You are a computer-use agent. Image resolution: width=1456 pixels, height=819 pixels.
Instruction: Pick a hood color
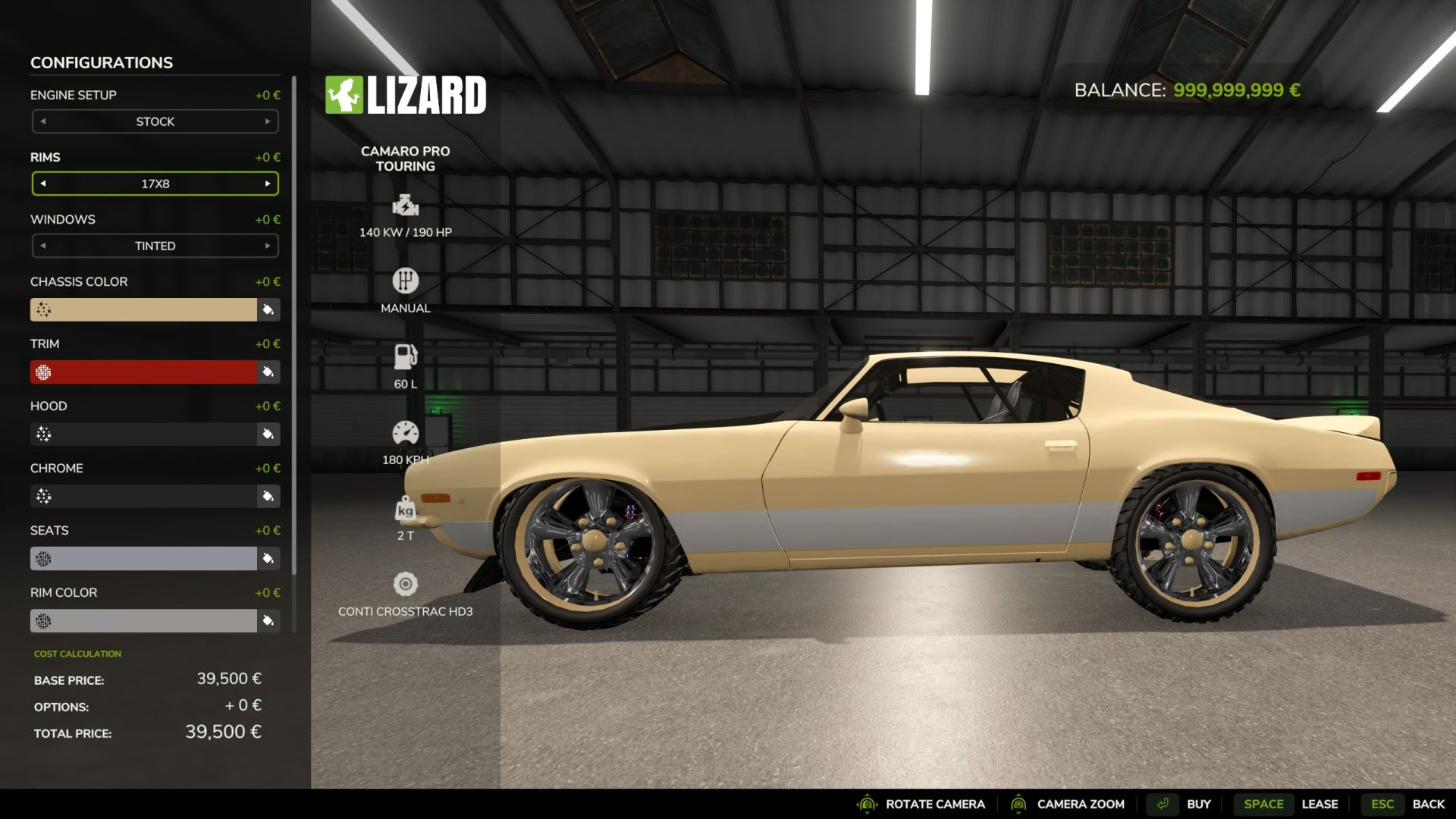coord(143,434)
